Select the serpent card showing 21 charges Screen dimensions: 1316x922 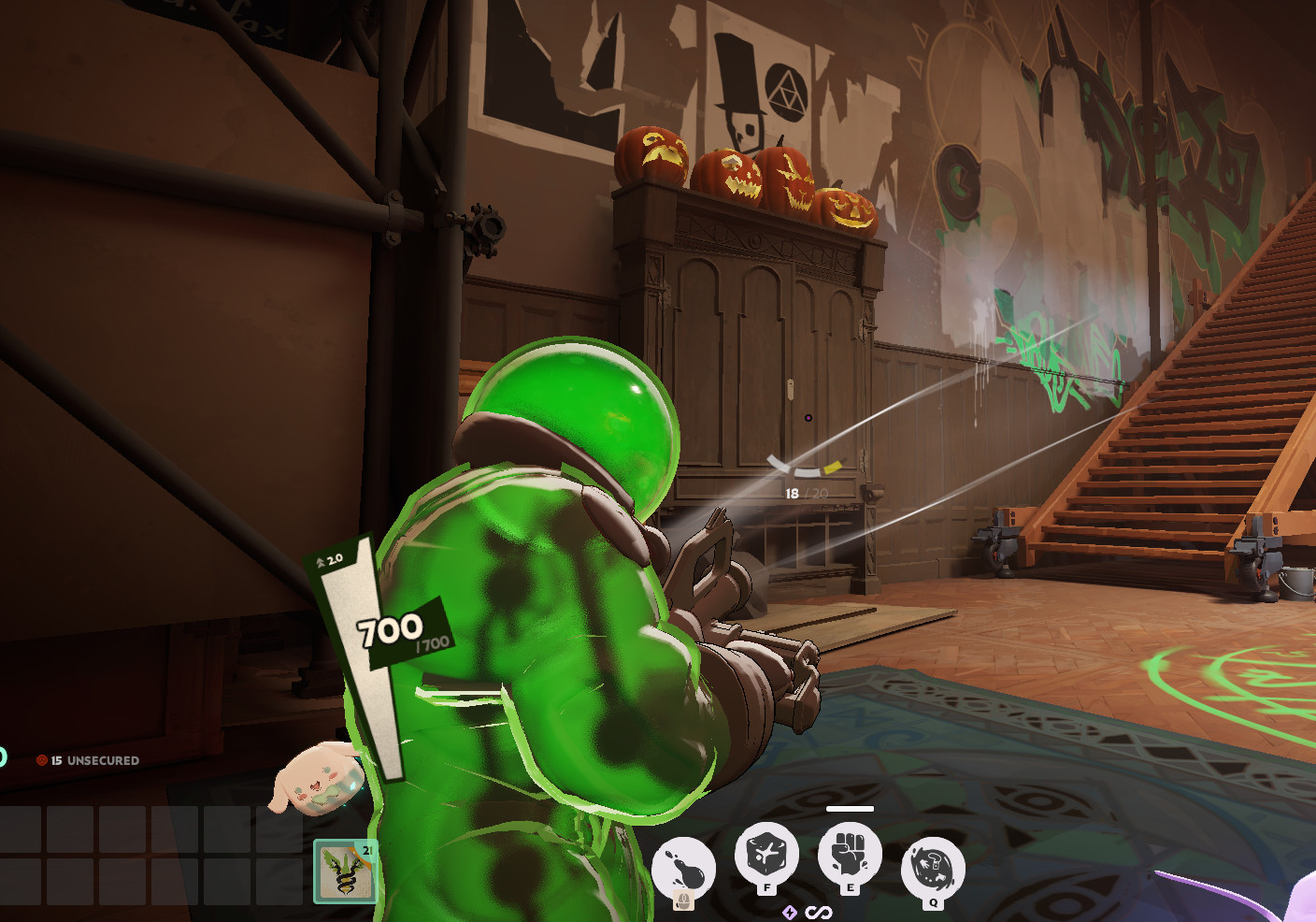coord(345,872)
